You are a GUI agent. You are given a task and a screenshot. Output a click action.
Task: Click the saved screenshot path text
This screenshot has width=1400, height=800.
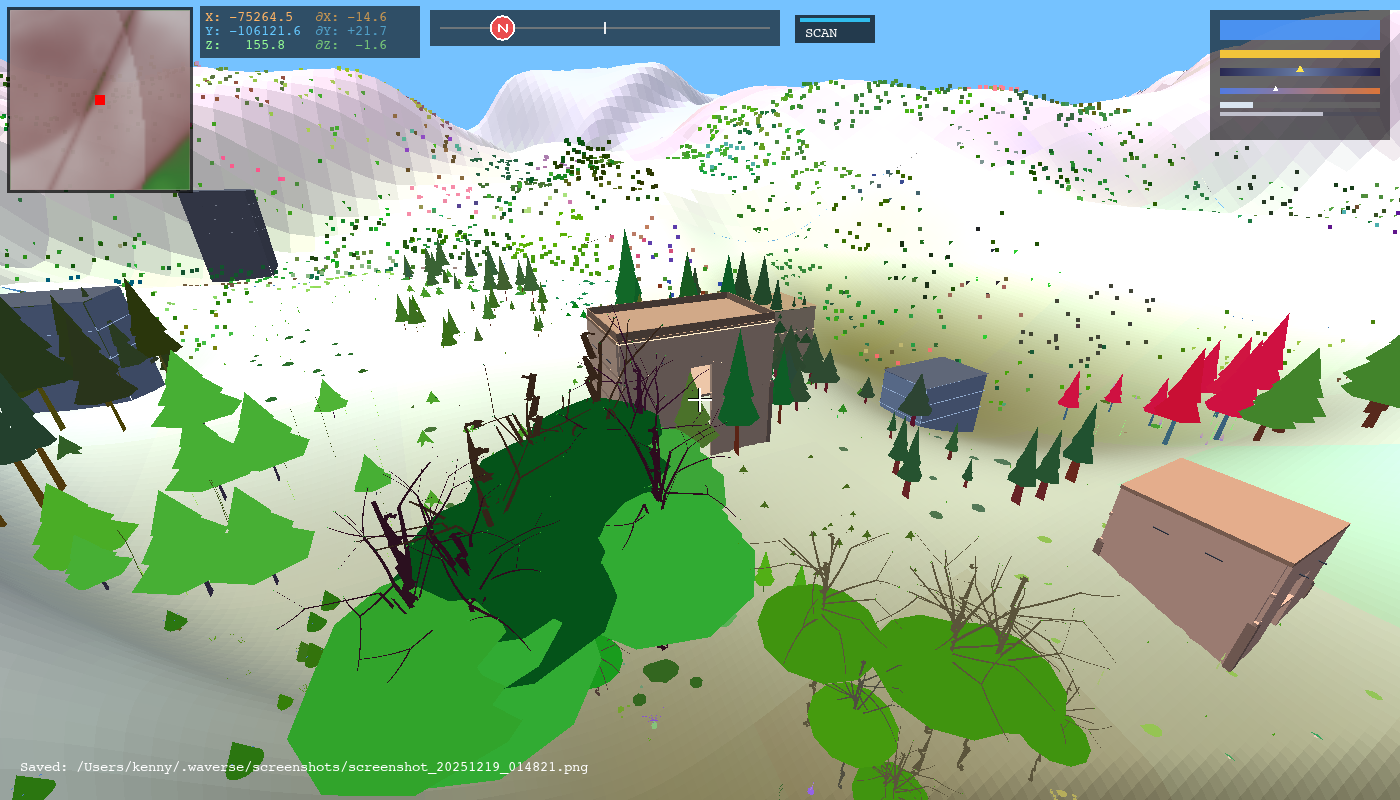300,767
